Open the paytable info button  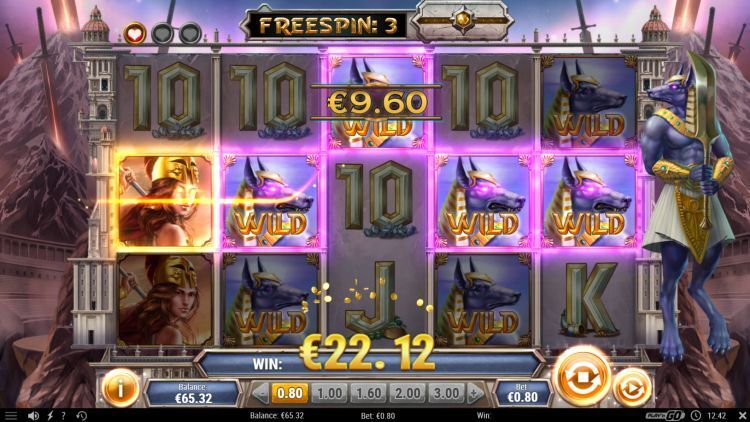[x=119, y=387]
